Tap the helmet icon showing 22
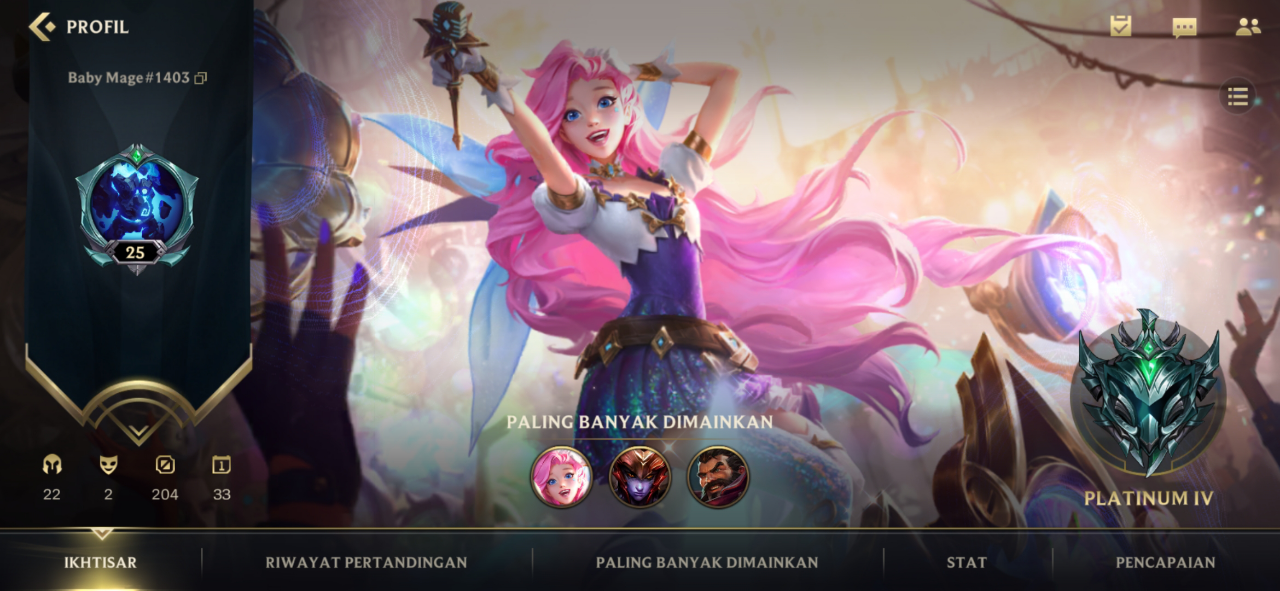Image resolution: width=1280 pixels, height=591 pixels. 52,466
